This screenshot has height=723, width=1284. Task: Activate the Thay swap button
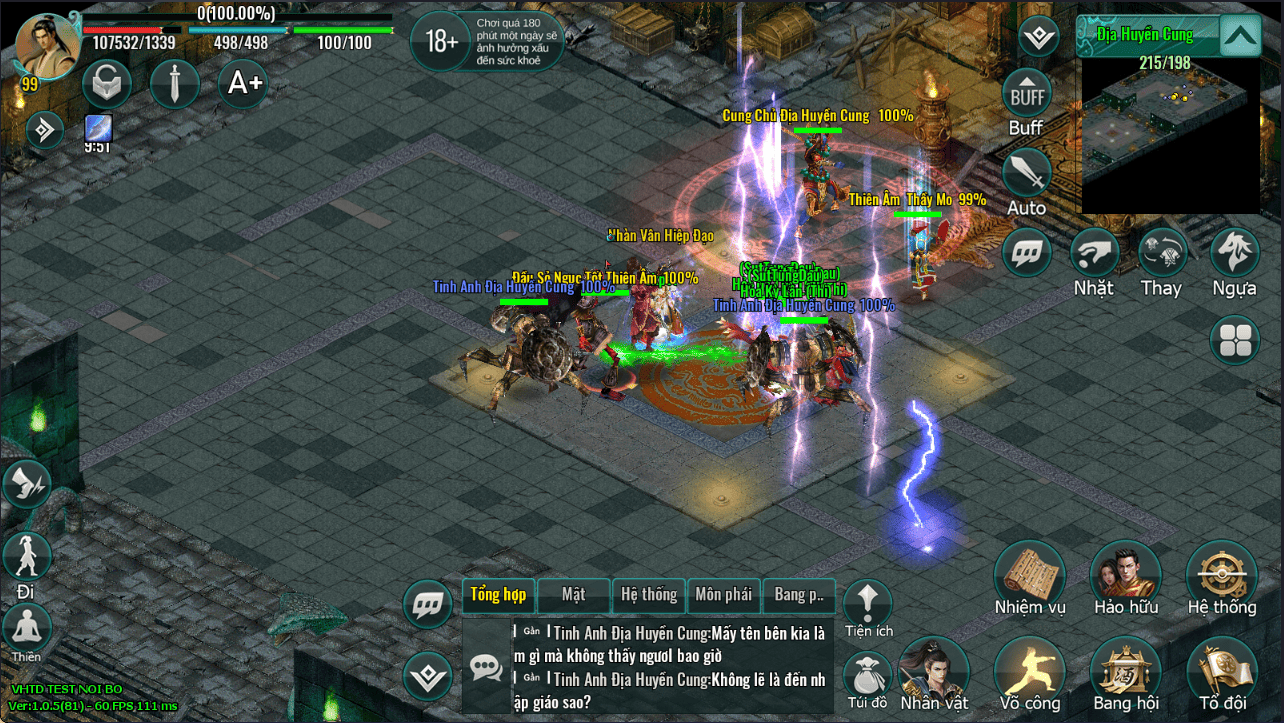coord(1162,254)
